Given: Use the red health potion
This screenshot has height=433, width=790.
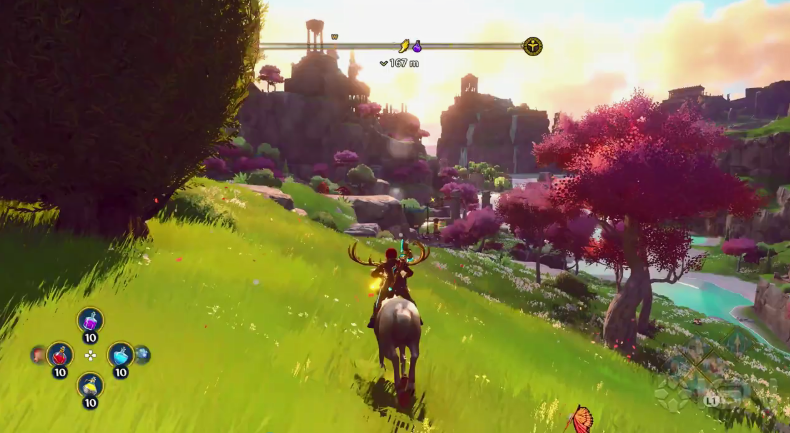Looking at the screenshot, I should tap(60, 354).
